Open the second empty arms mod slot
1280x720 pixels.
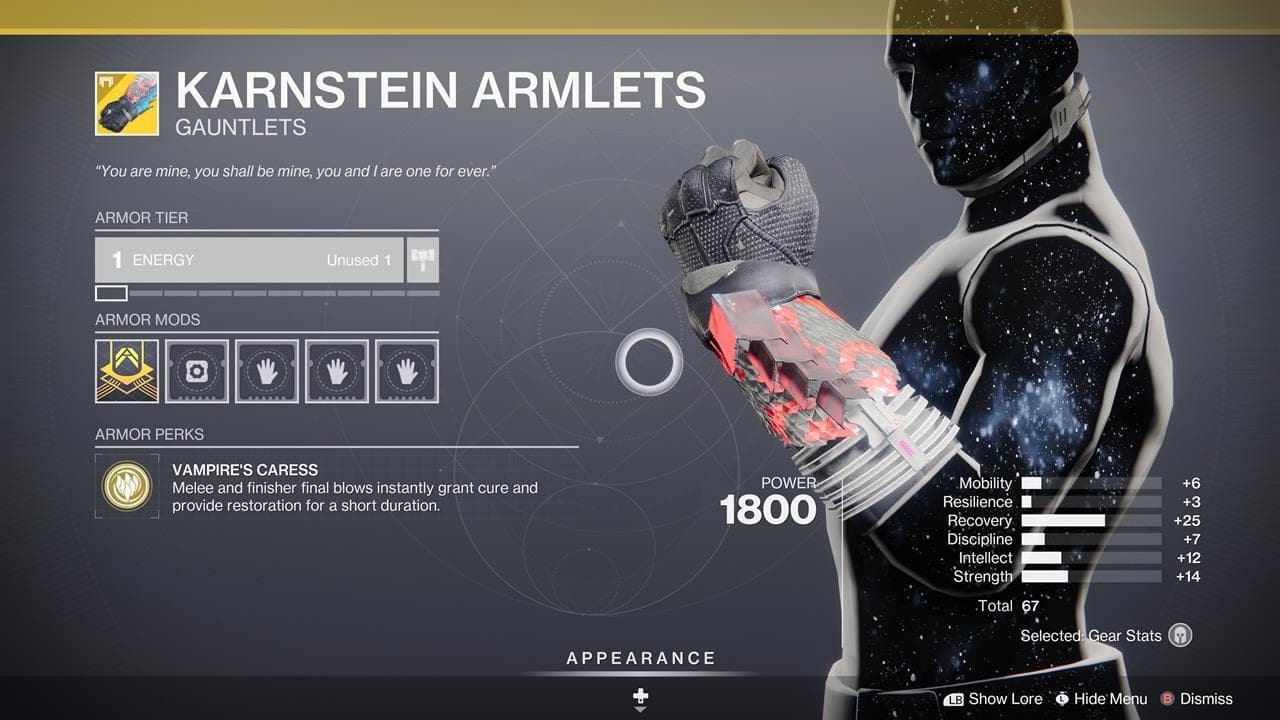point(335,370)
